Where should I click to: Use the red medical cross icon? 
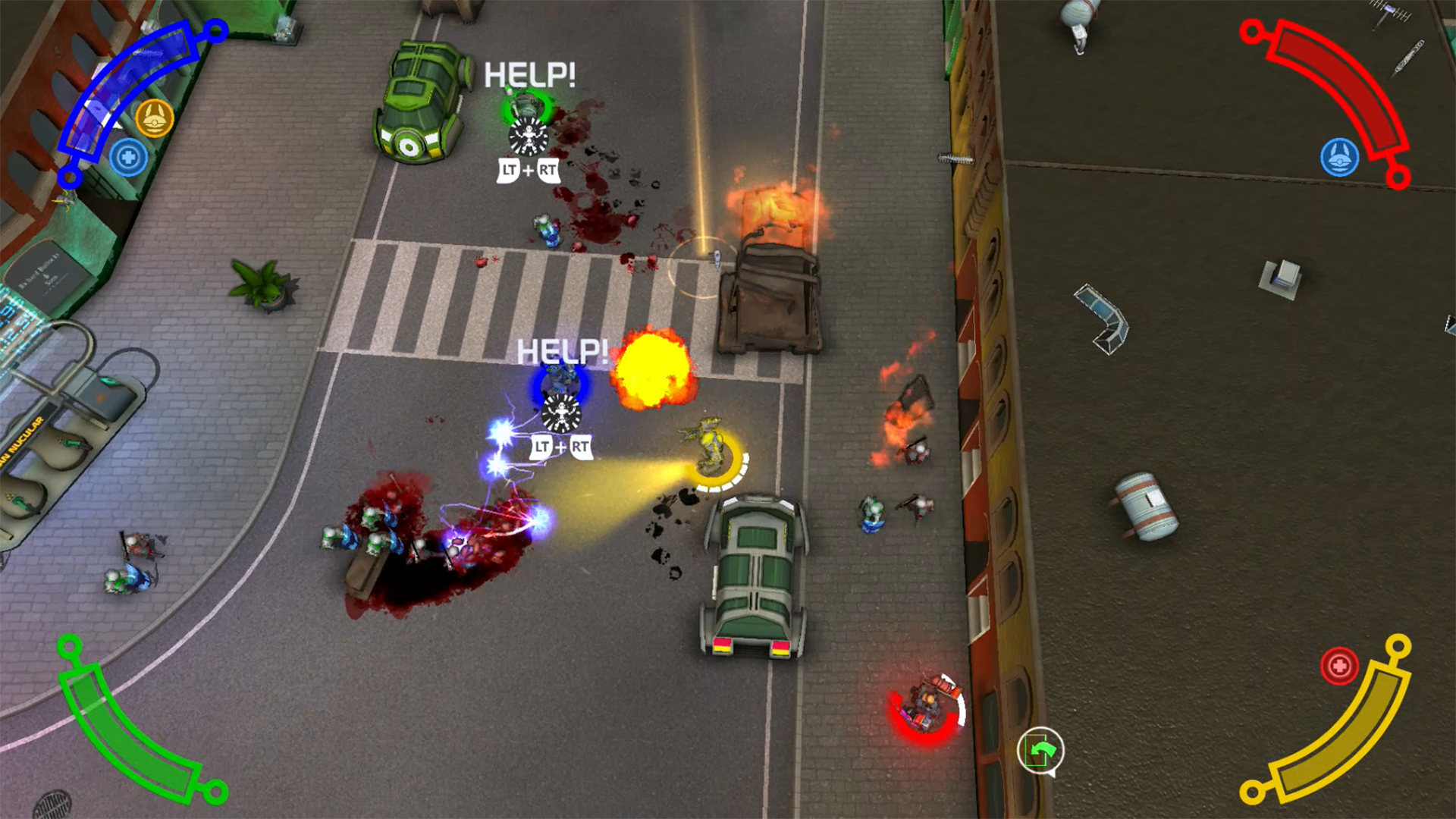(x=1339, y=666)
